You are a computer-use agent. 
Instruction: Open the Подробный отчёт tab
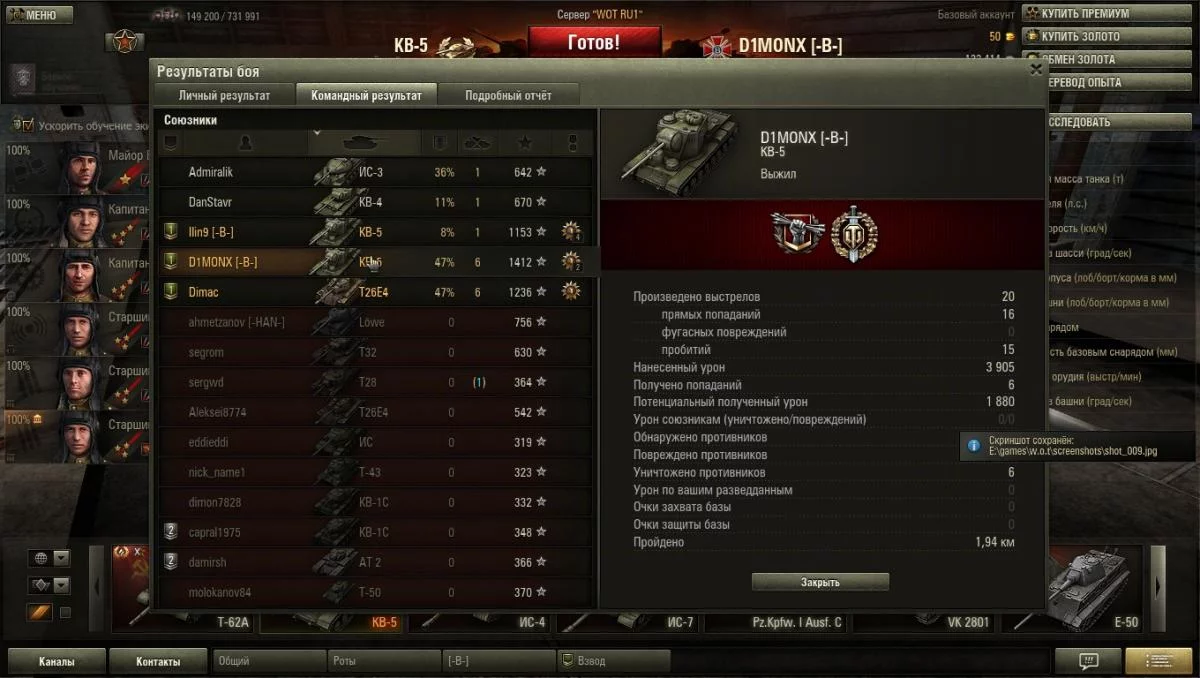pos(508,96)
